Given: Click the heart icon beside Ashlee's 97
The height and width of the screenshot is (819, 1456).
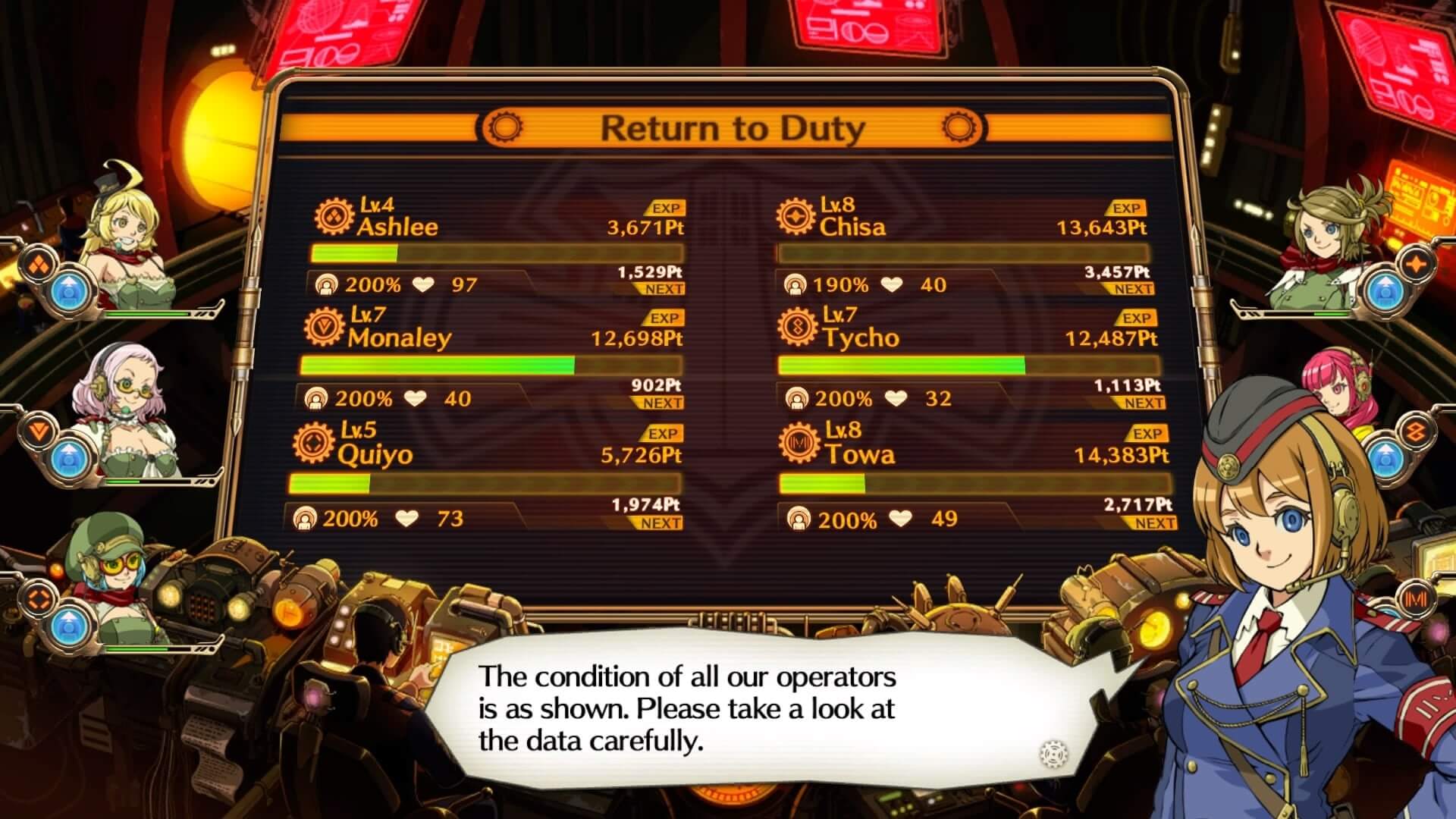Looking at the screenshot, I should [x=422, y=284].
